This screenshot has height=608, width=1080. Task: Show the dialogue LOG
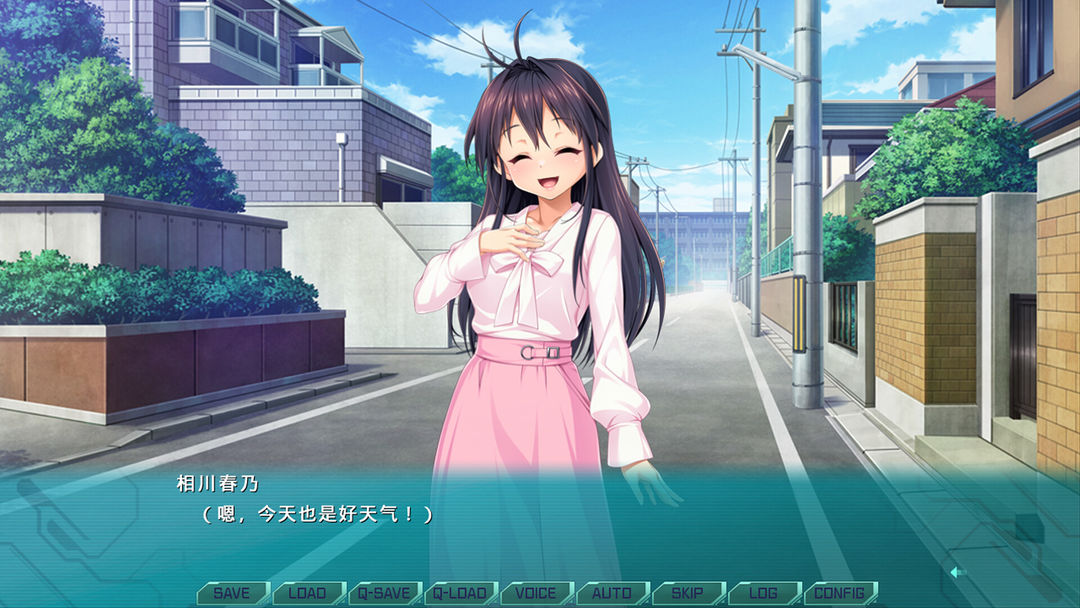pyautogui.click(x=763, y=593)
